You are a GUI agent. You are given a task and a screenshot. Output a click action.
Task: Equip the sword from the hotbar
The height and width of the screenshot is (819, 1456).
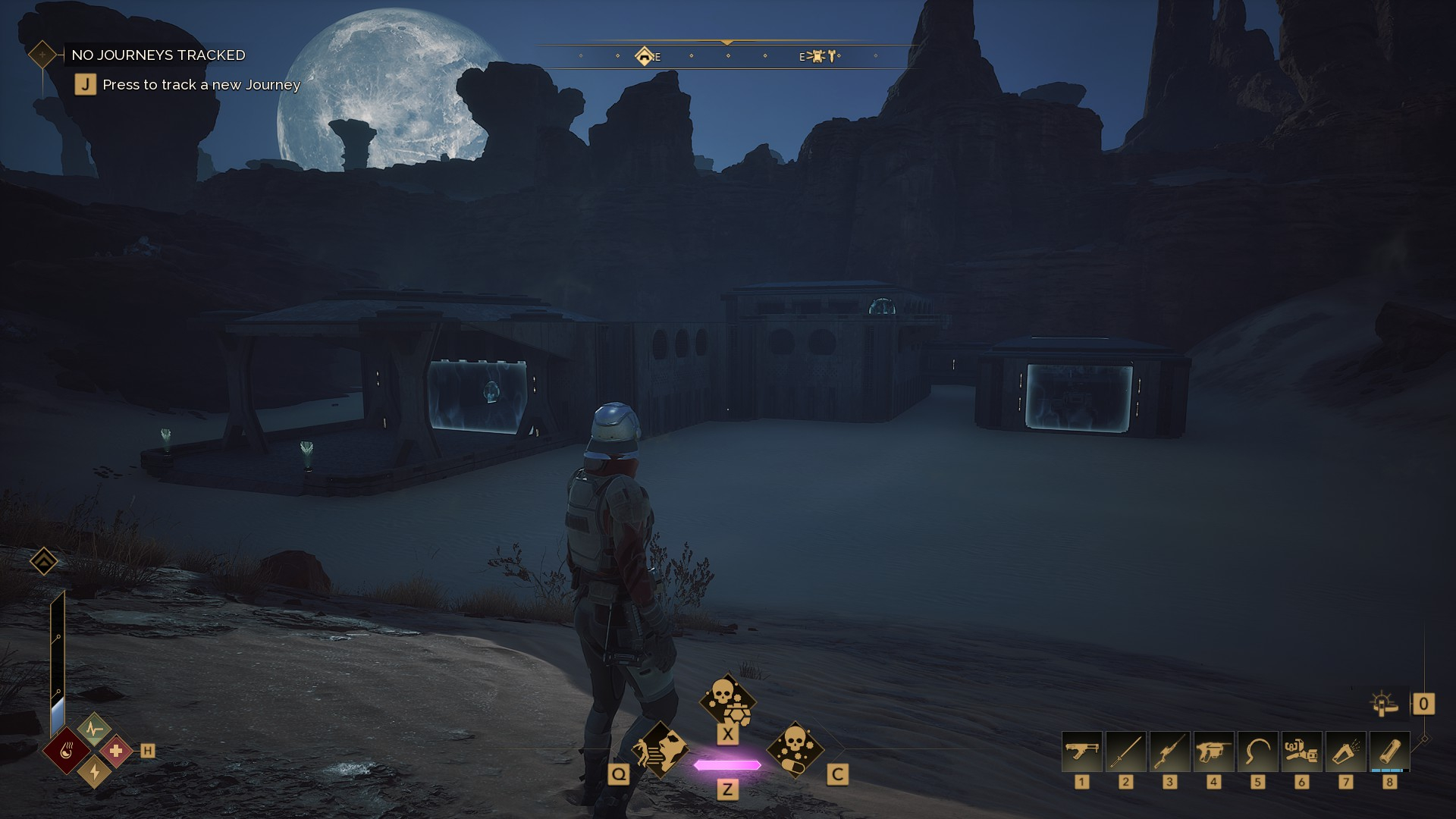1125,752
